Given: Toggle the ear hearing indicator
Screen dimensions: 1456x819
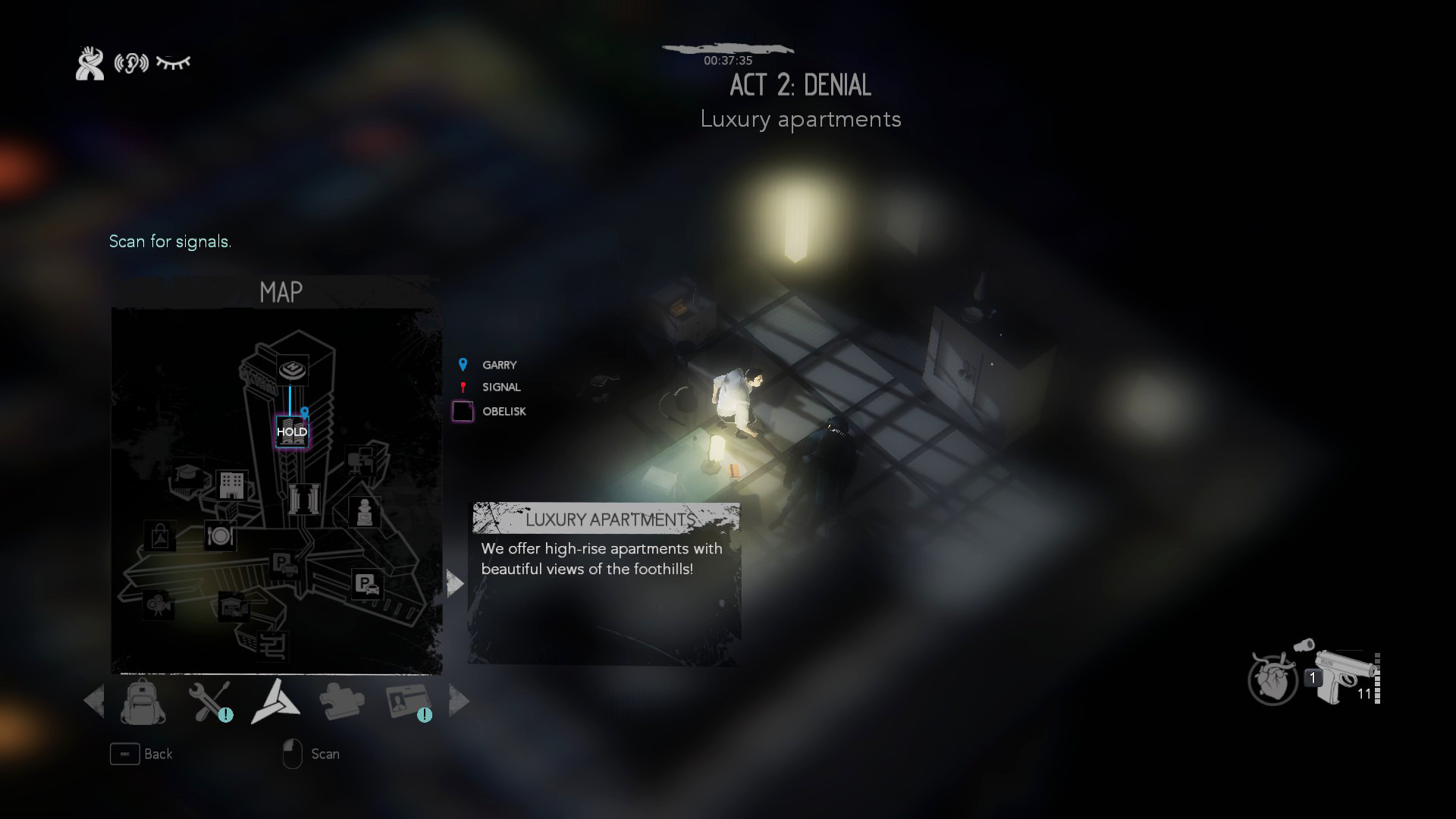Looking at the screenshot, I should click(x=130, y=63).
